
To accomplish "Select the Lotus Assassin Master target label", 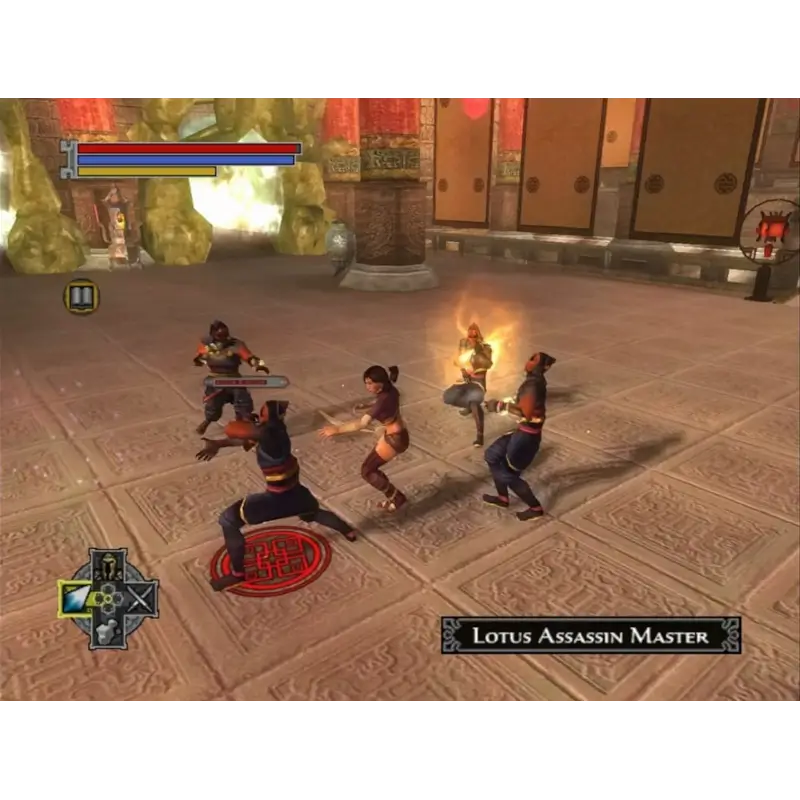I will [590, 635].
